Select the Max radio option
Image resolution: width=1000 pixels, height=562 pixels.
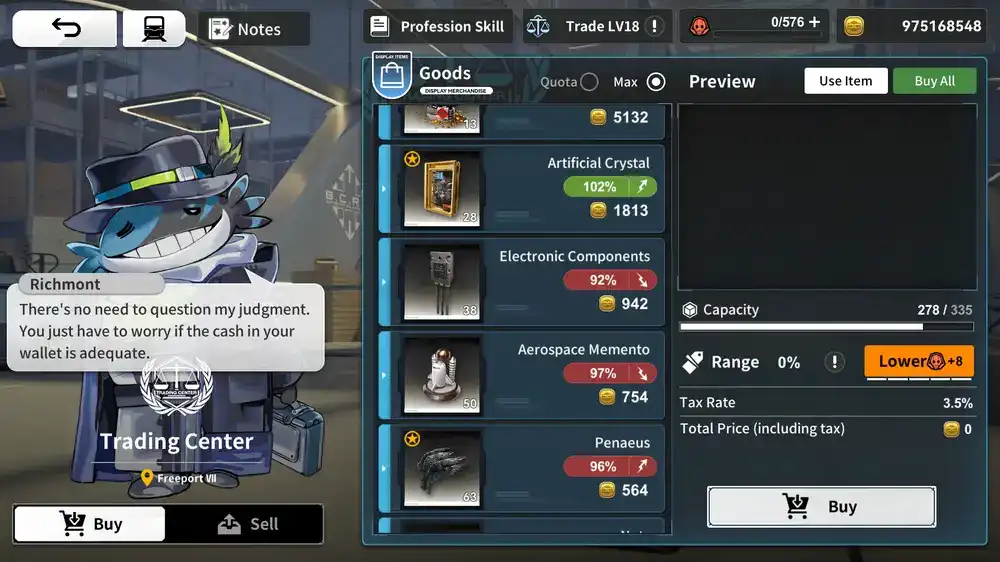click(x=656, y=82)
